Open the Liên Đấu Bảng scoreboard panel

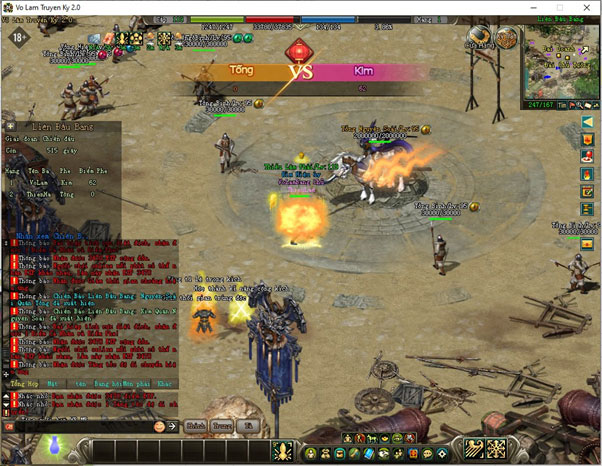58,128
